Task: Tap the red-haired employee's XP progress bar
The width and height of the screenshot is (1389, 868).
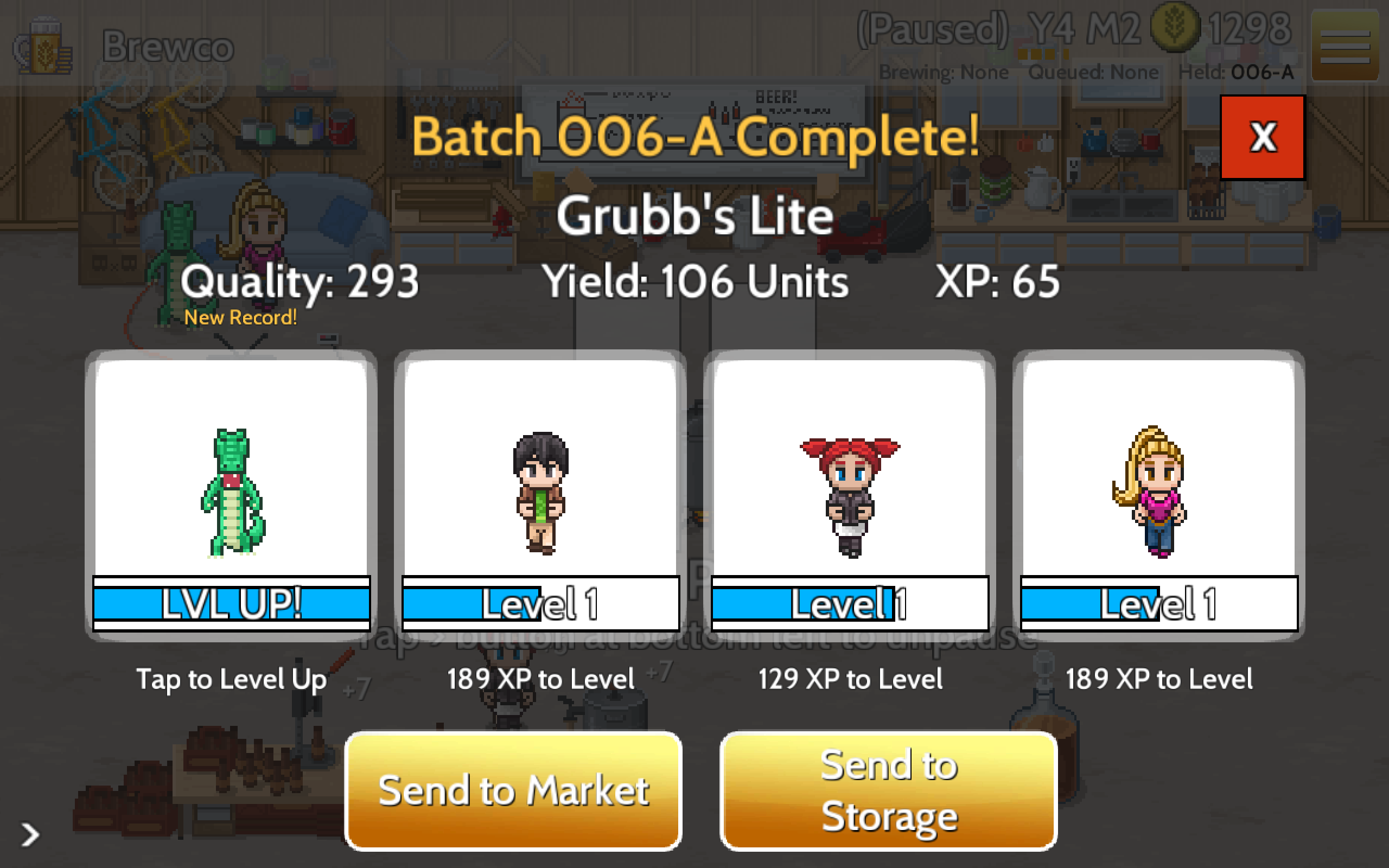Action: pos(849,603)
